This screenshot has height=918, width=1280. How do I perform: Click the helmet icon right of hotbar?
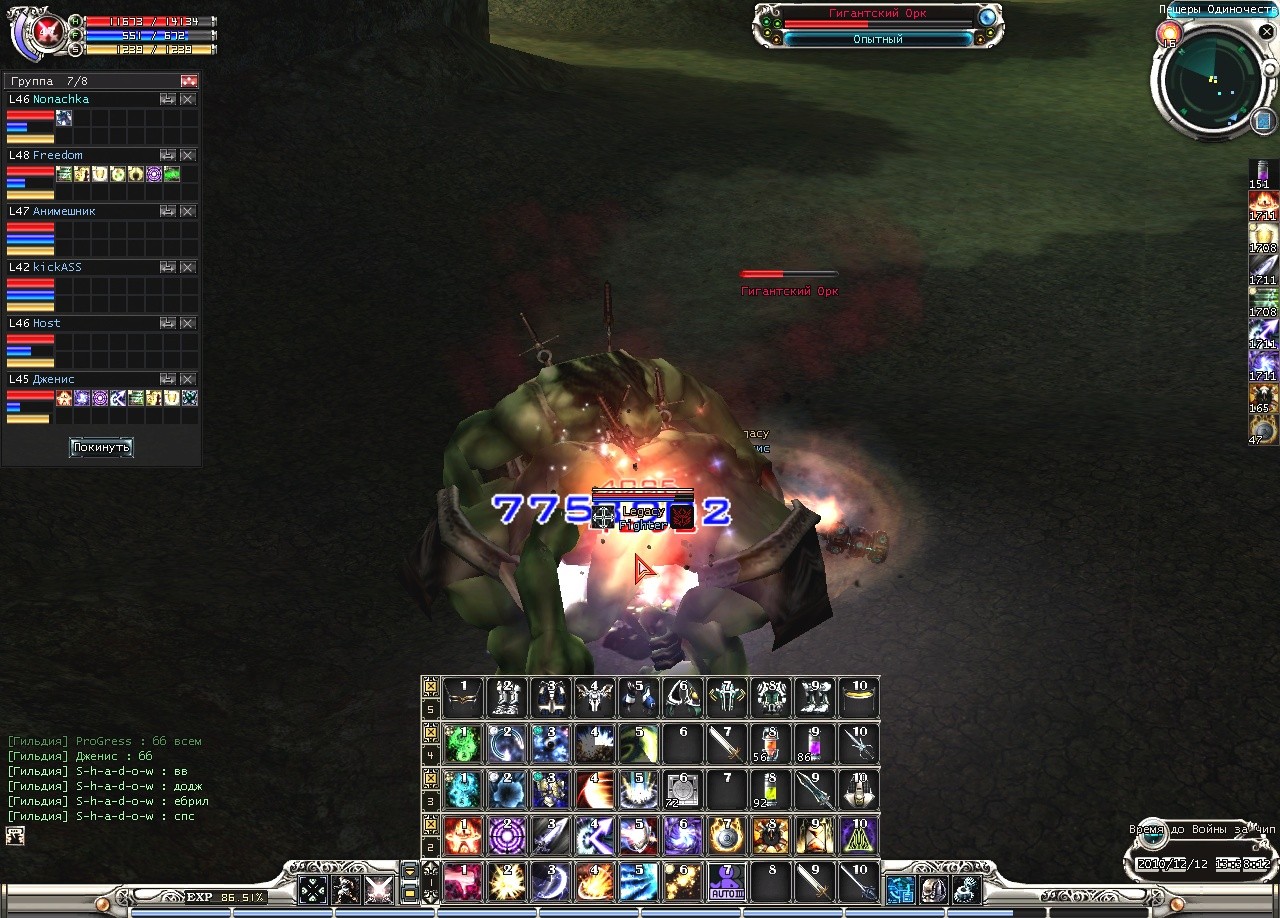[x=933, y=888]
